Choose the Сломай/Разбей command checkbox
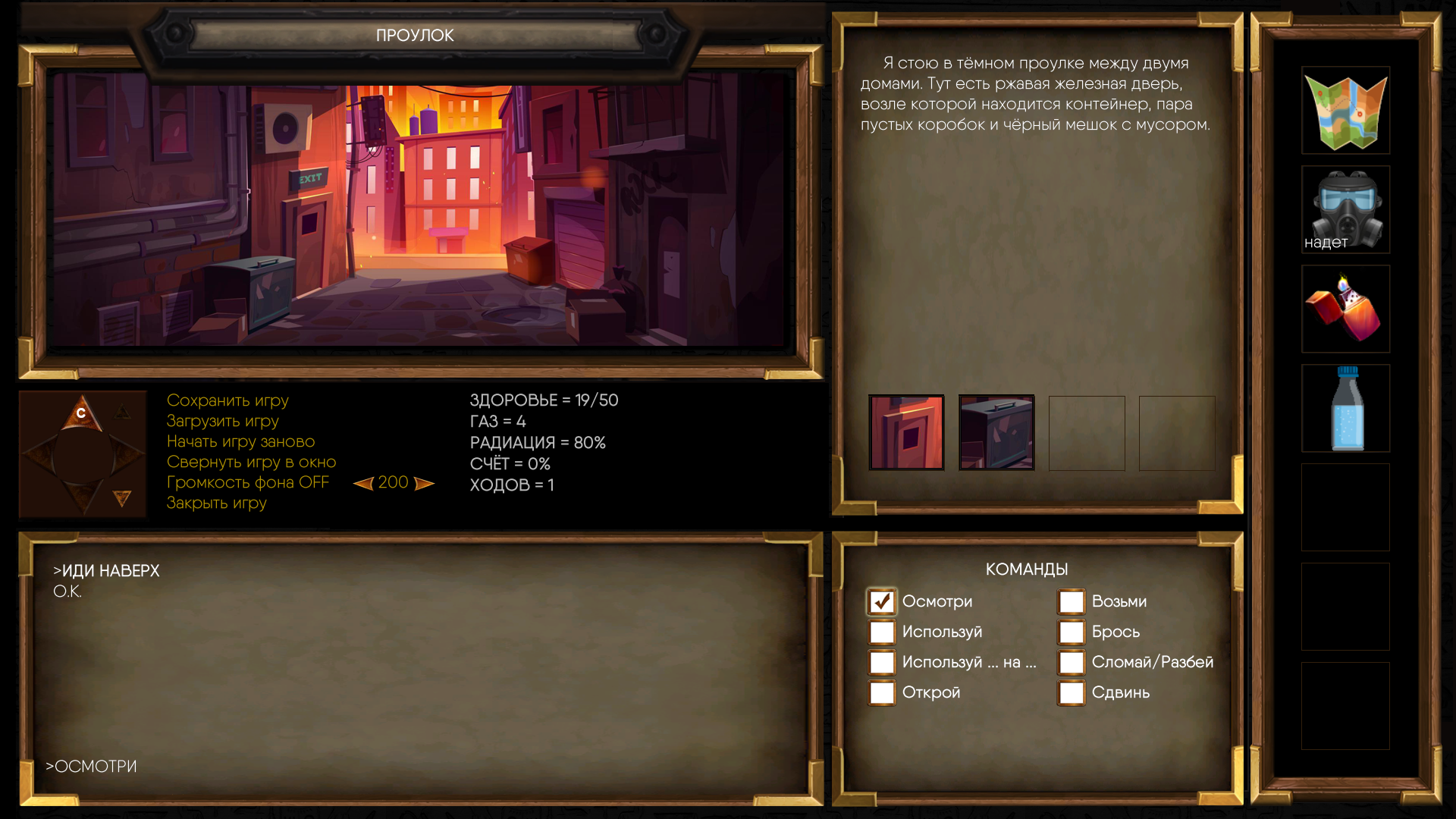The height and width of the screenshot is (819, 1456). pyautogui.click(x=1072, y=662)
